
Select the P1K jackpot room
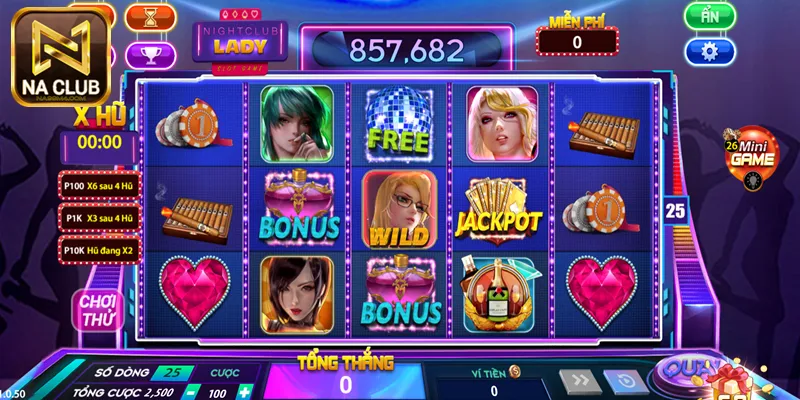(98, 217)
